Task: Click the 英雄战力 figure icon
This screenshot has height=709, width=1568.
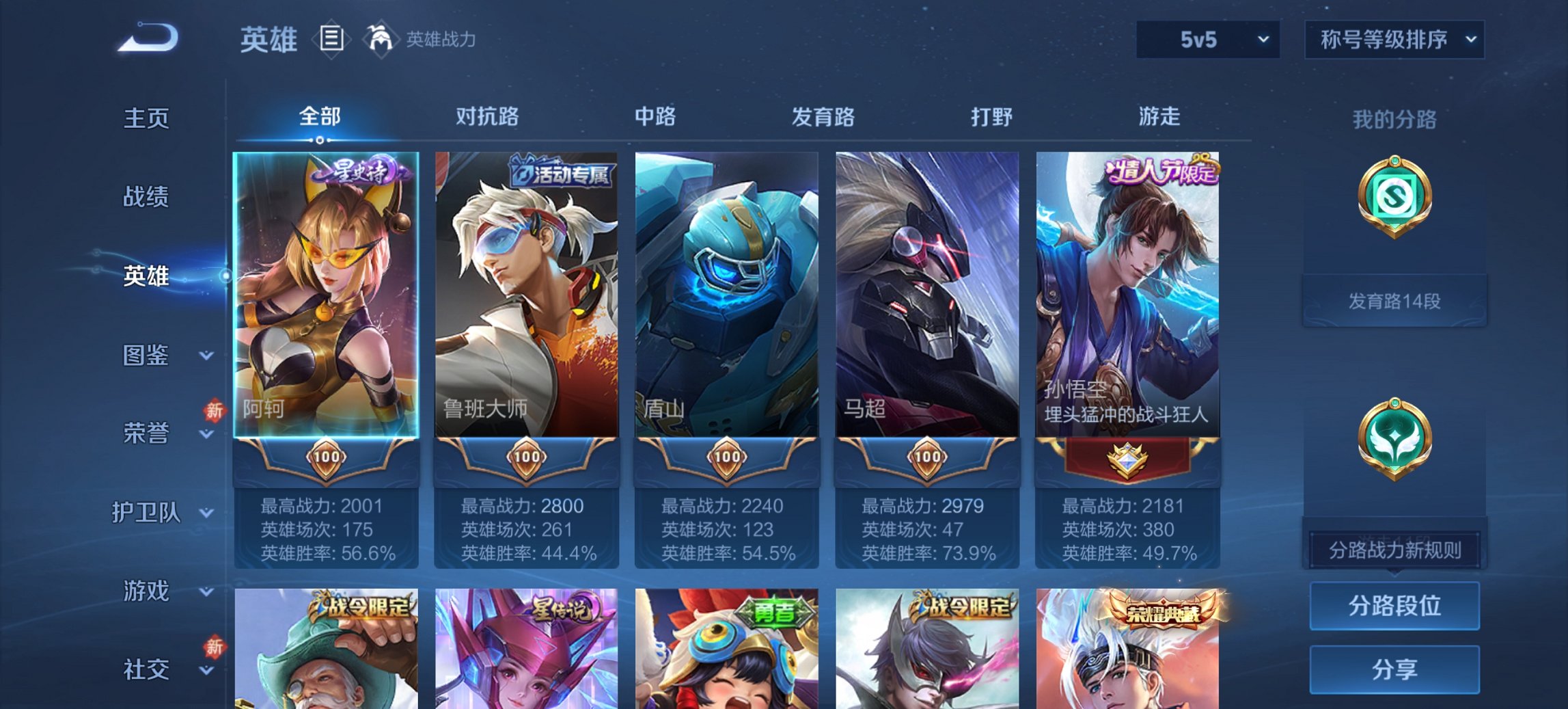Action: (x=381, y=39)
